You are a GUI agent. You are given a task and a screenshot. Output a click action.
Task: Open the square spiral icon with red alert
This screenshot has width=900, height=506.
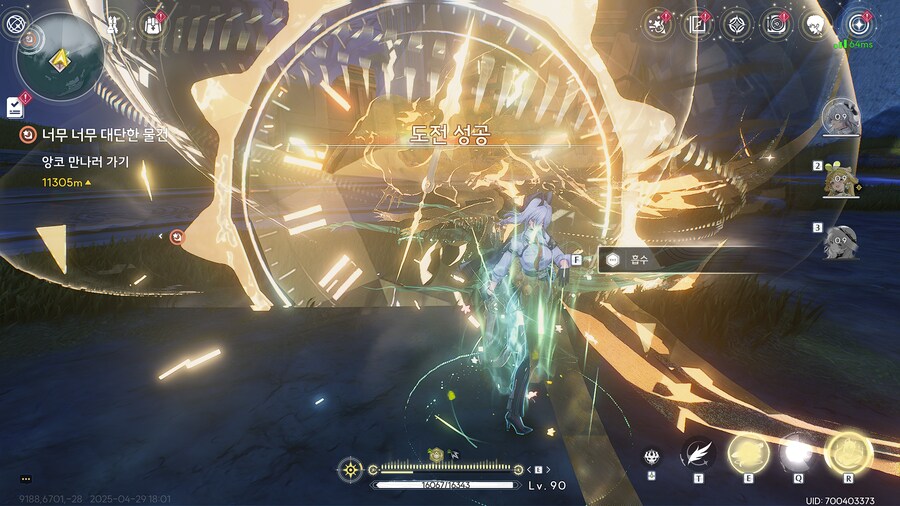pyautogui.click(x=776, y=23)
